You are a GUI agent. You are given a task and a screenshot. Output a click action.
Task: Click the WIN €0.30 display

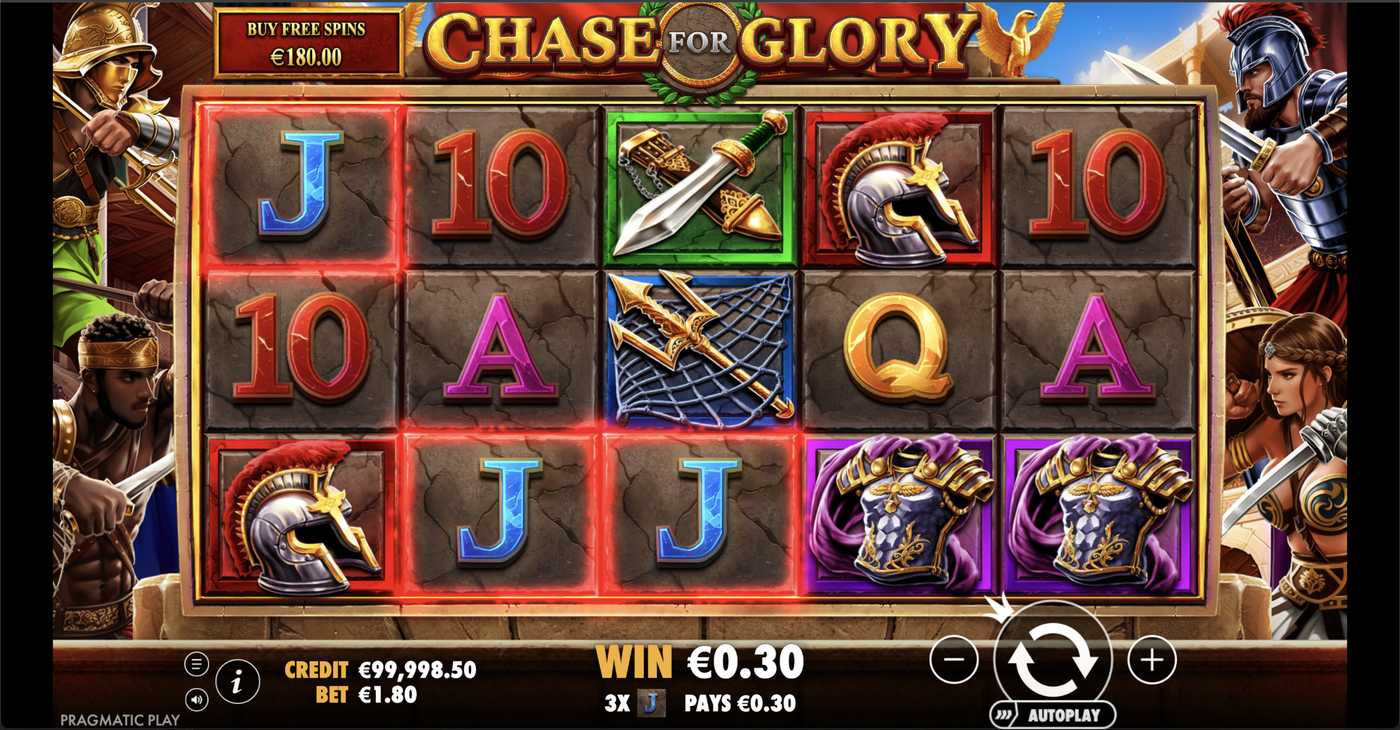pos(700,662)
